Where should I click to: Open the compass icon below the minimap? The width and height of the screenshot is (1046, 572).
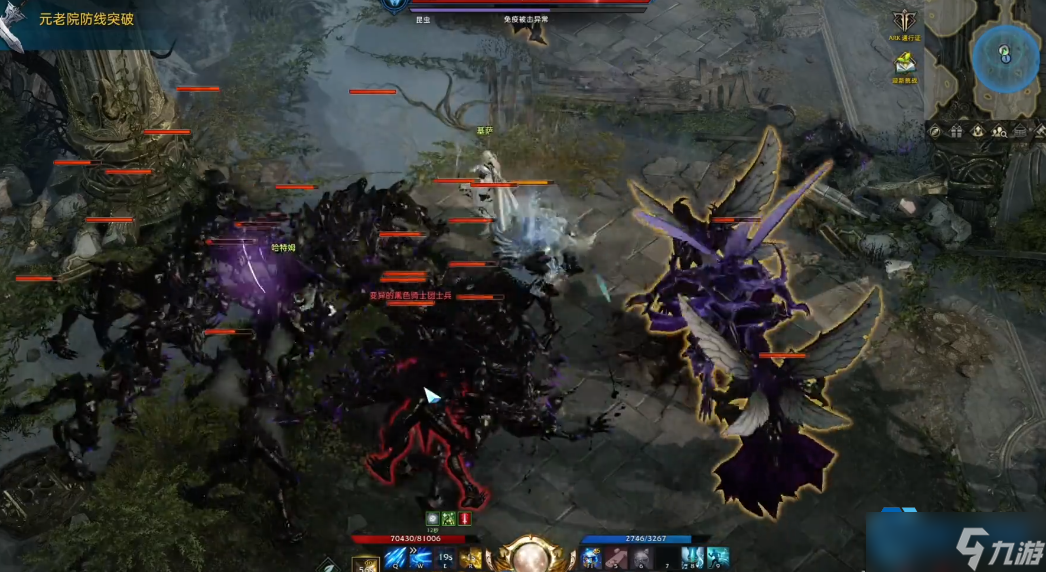(x=935, y=131)
